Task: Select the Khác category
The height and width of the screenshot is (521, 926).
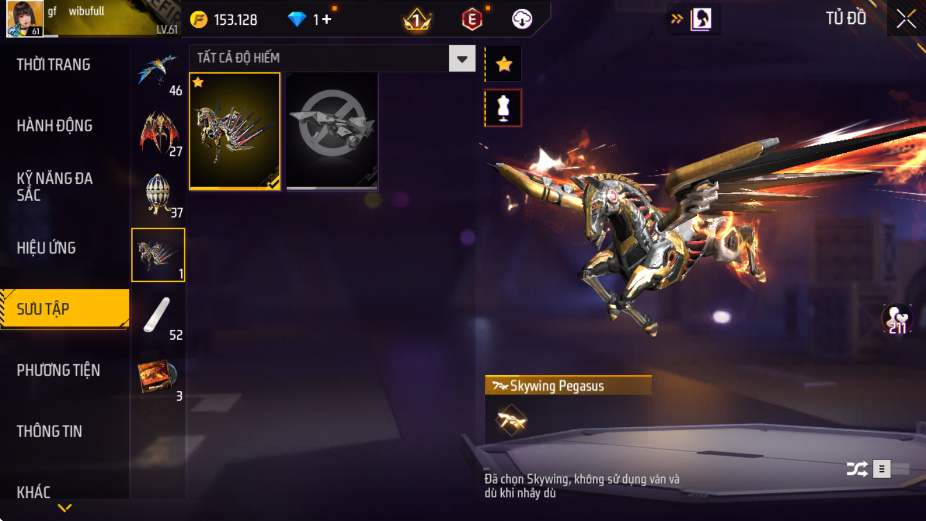Action: point(34,491)
